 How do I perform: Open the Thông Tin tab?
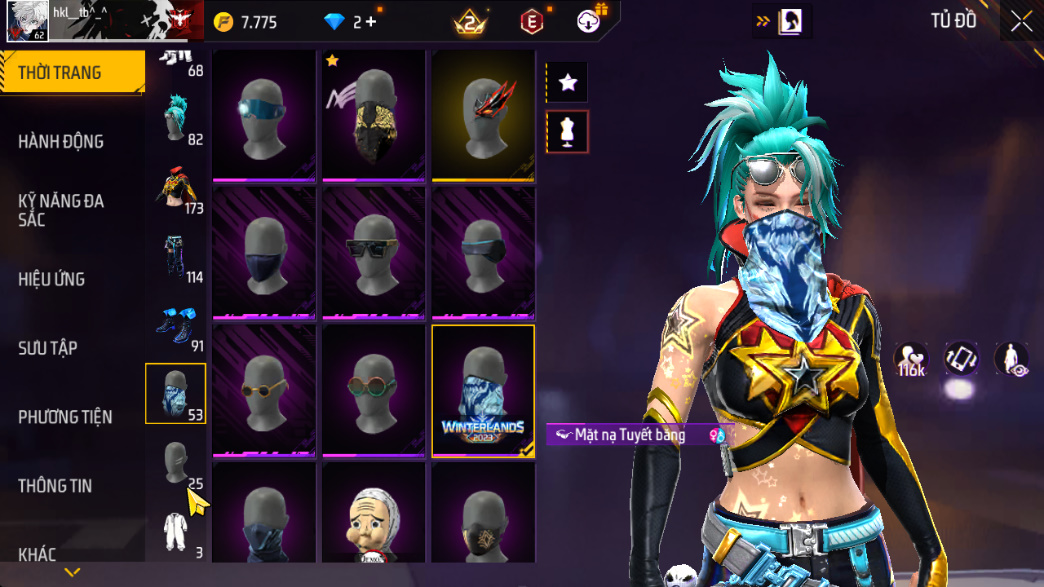[55, 486]
